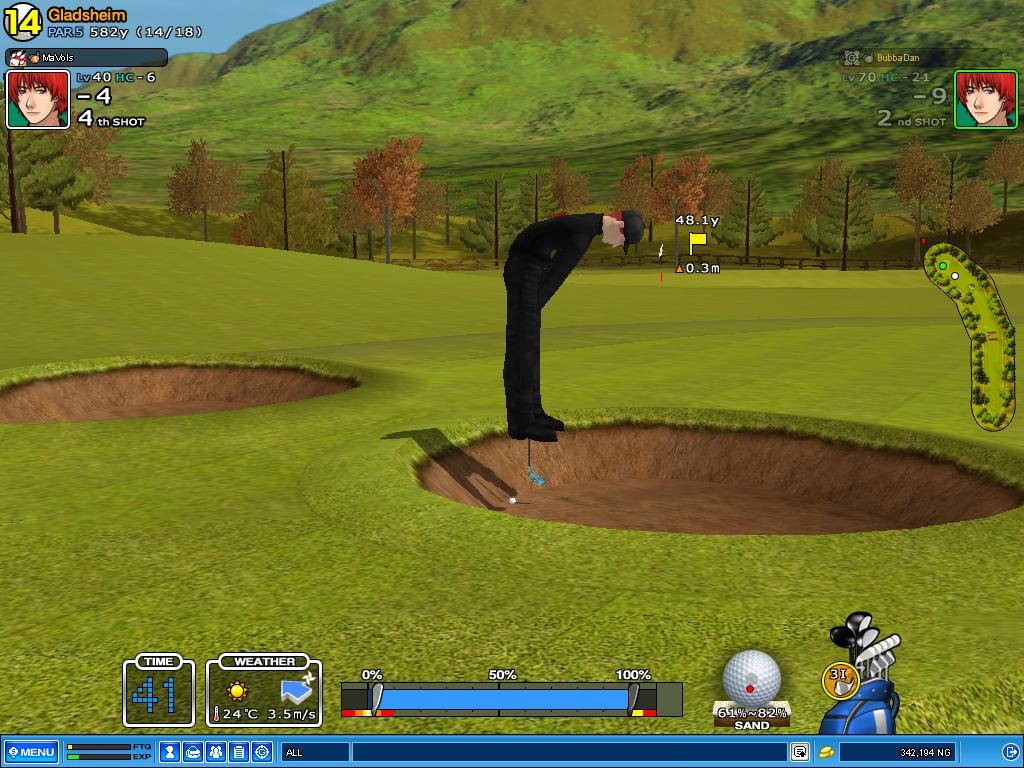The height and width of the screenshot is (768, 1024).
Task: Open the clipboard scorecard icon
Action: click(239, 752)
